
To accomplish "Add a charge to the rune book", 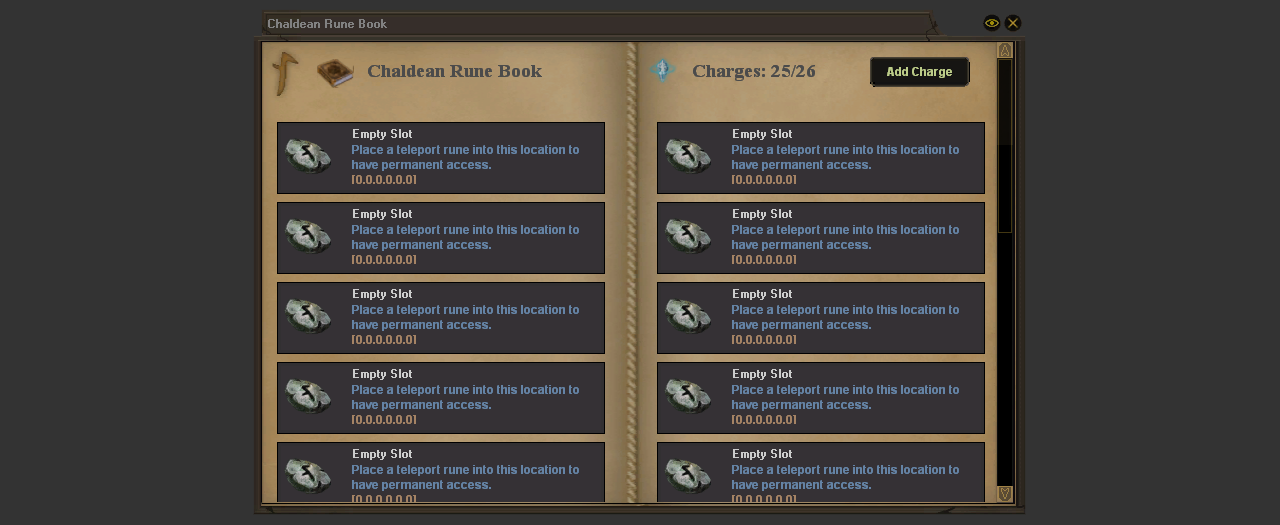I will point(919,72).
